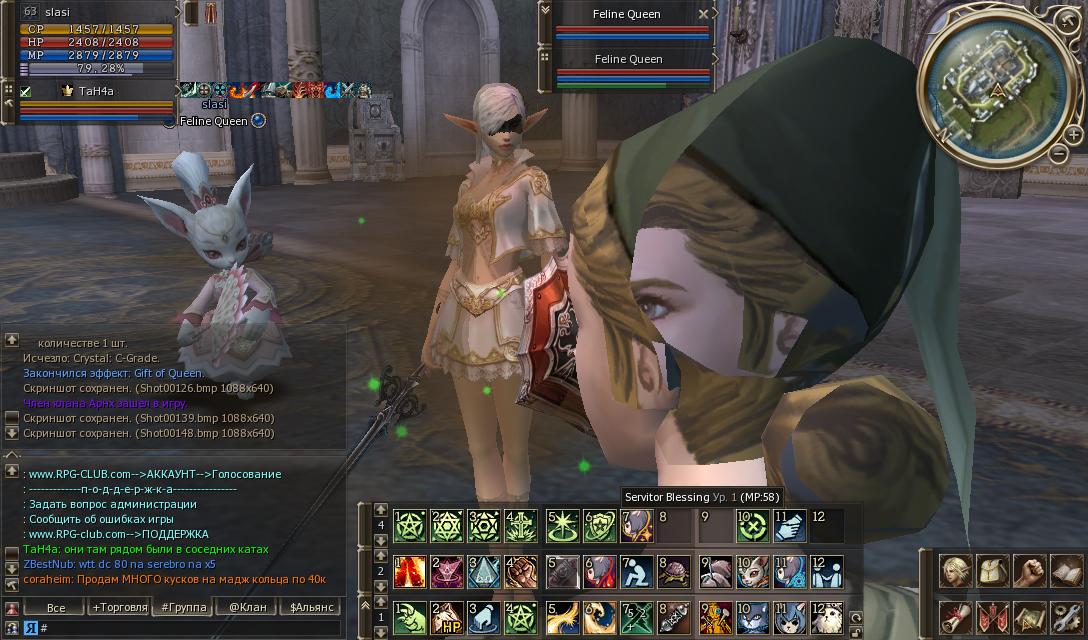Open the actions fist menu
This screenshot has width=1088, height=640.
(x=1028, y=571)
